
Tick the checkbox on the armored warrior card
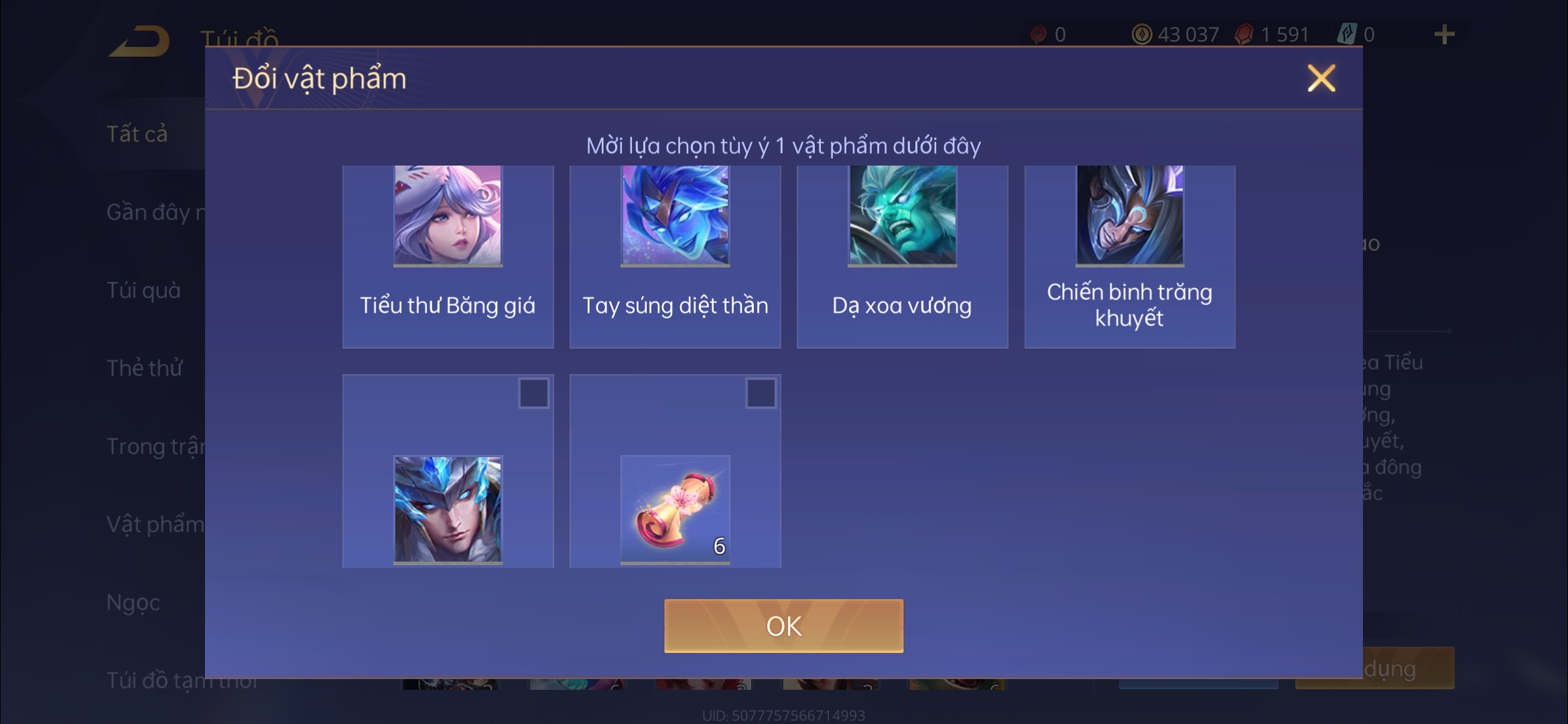coord(533,393)
